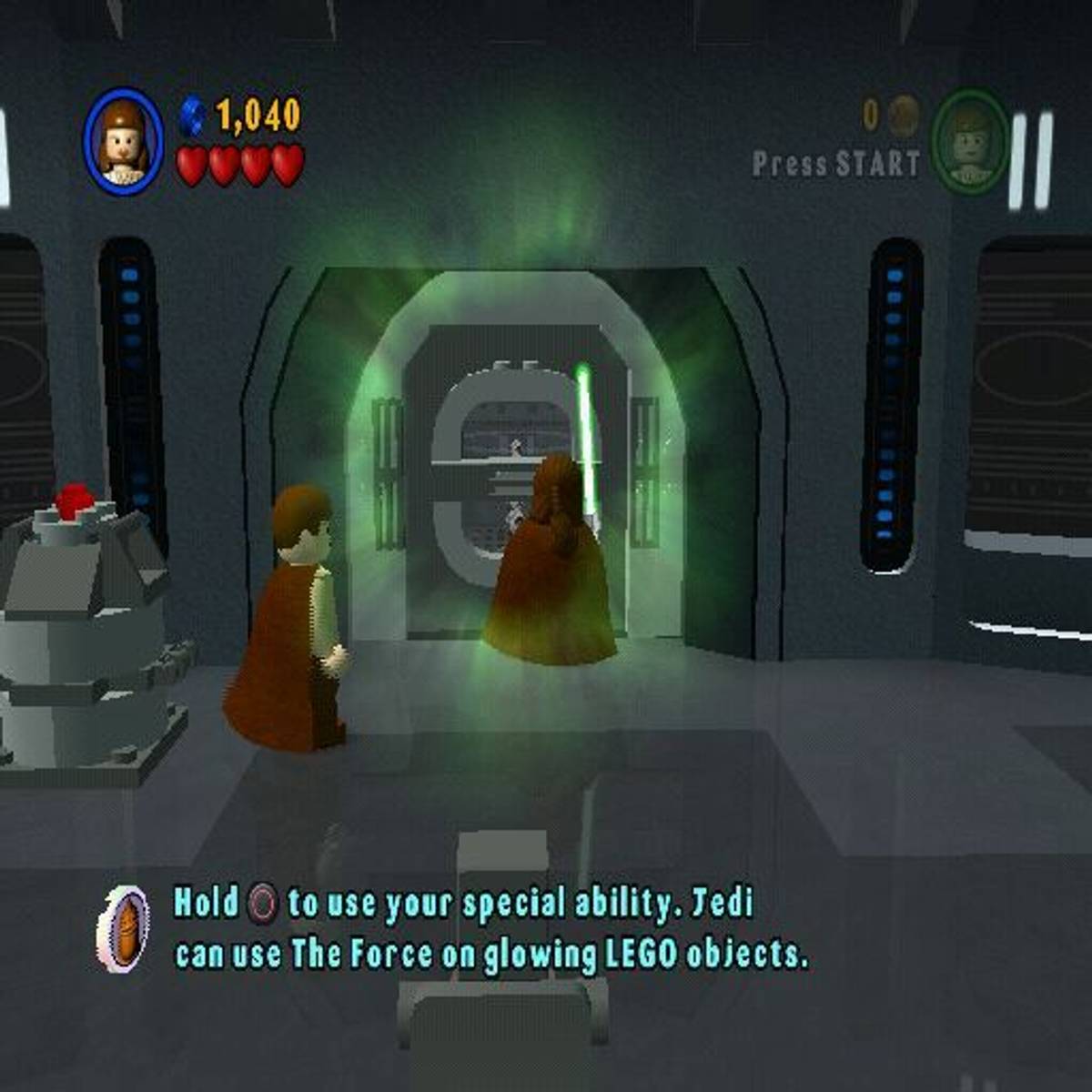Click the orange hint icon beside the tip
Viewport: 1092px width, 1092px height.
click(124, 928)
